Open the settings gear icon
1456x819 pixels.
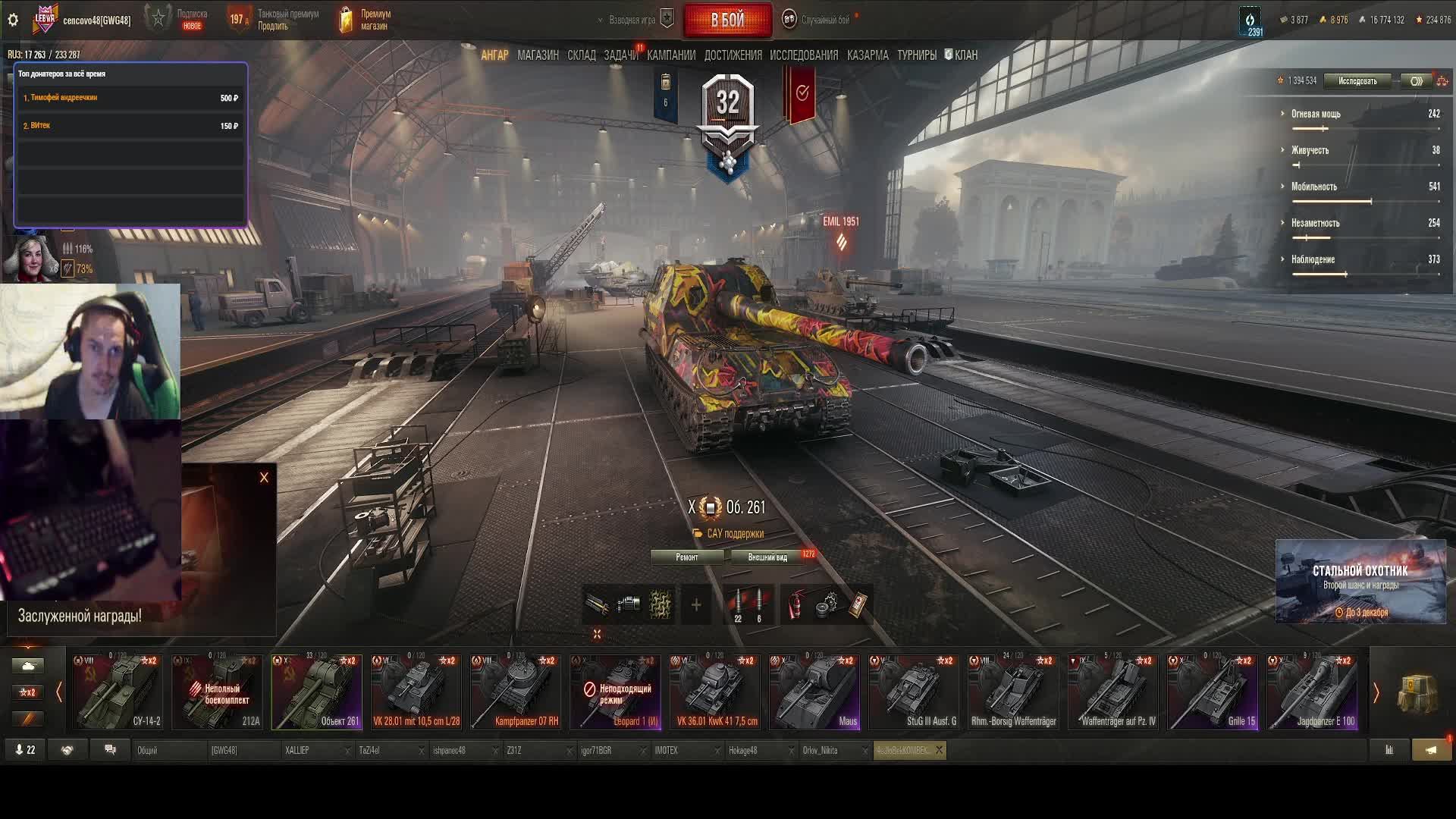tap(13, 20)
